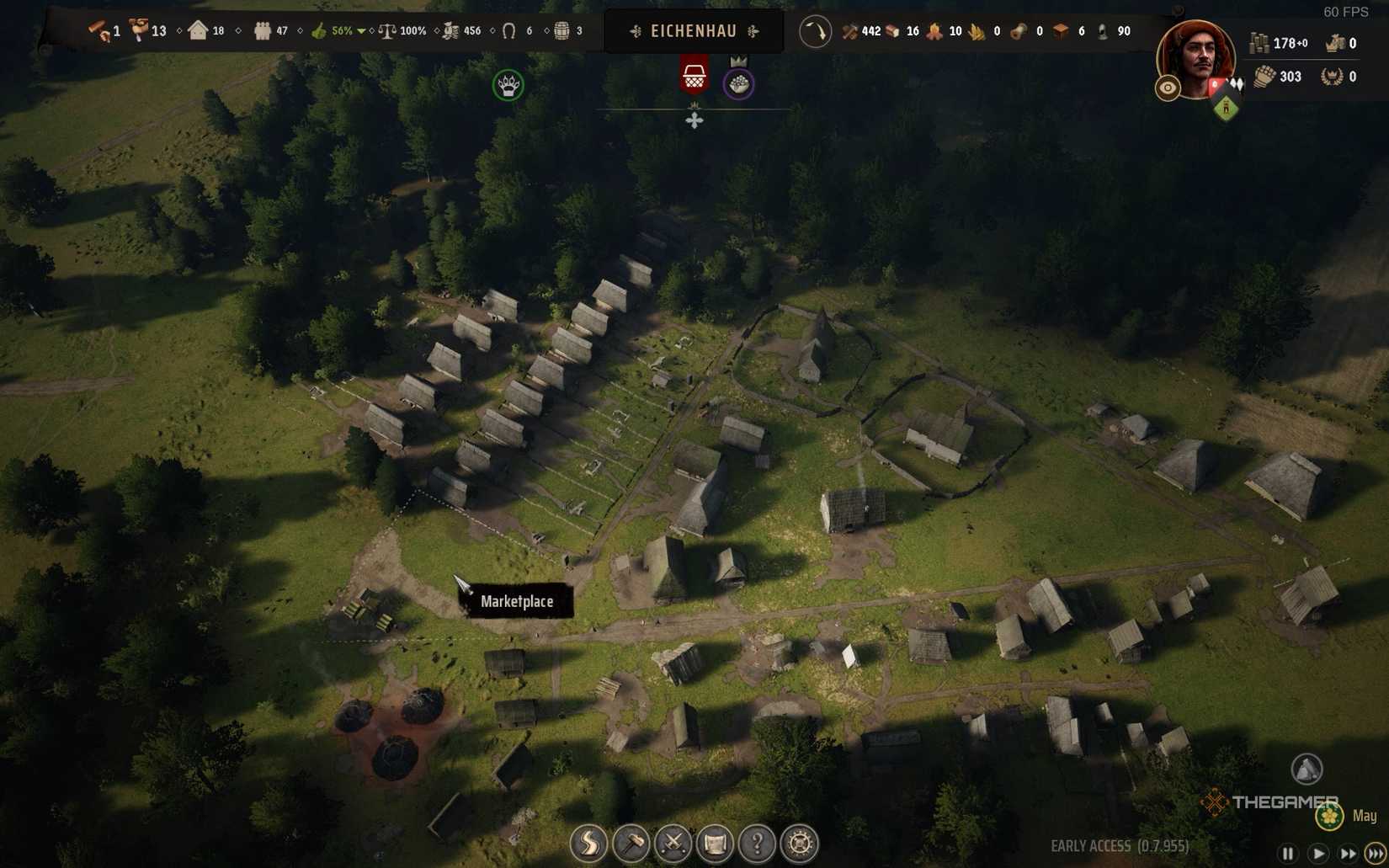Open the policies scroll icon
Screen dimensions: 1389x868
(x=716, y=840)
